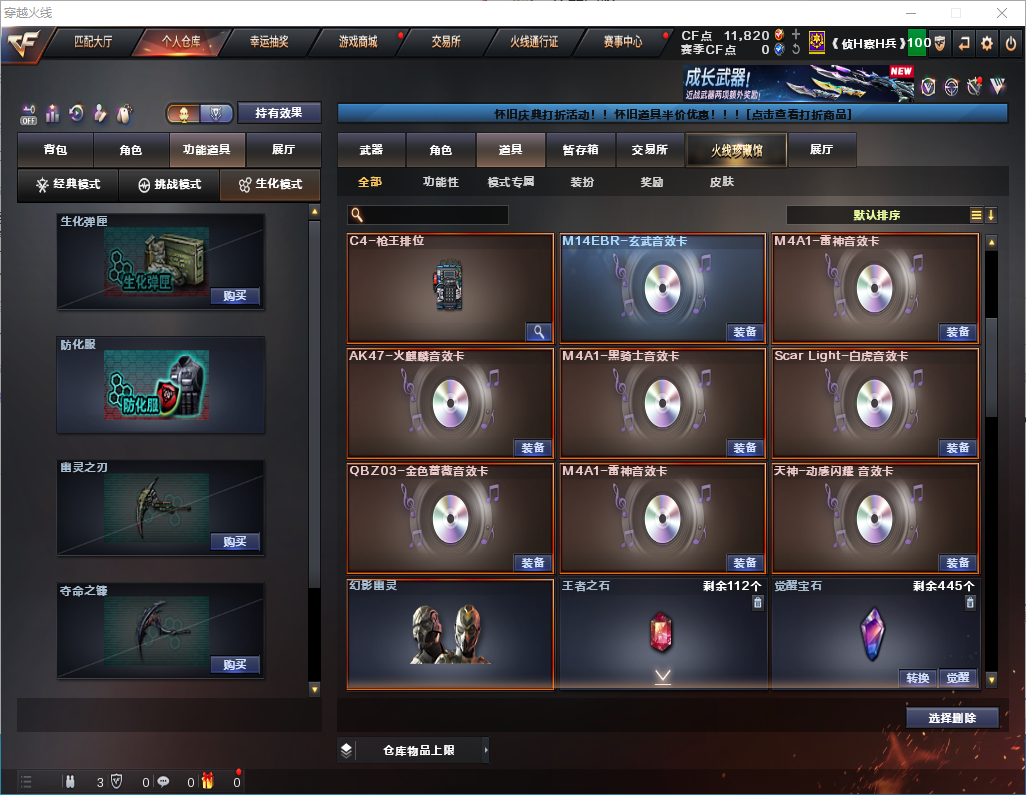The width and height of the screenshot is (1026, 795).
Task: Open the 默认排序 sort dropdown
Action: [876, 215]
